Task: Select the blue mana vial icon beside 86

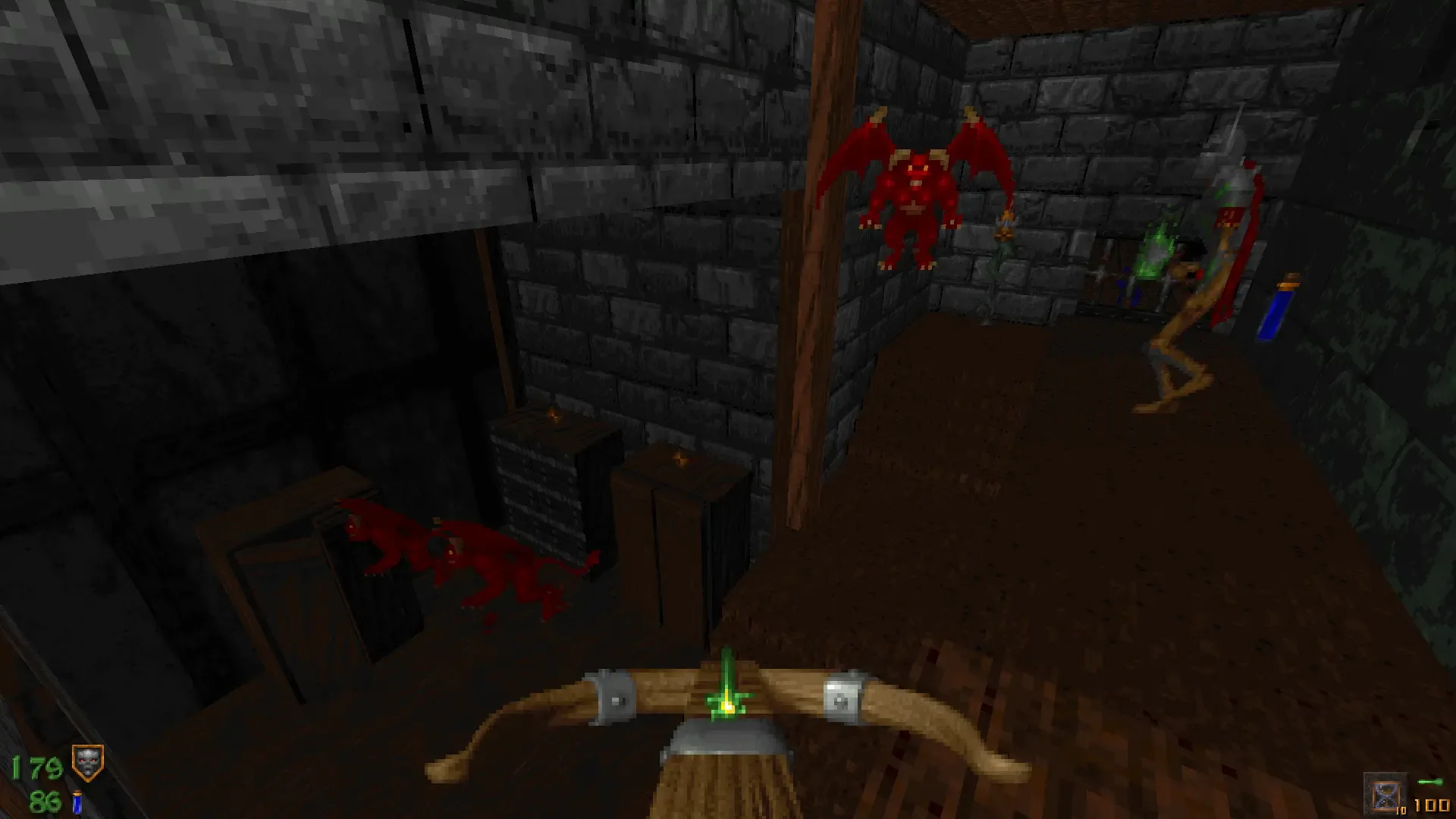Action: [x=76, y=802]
